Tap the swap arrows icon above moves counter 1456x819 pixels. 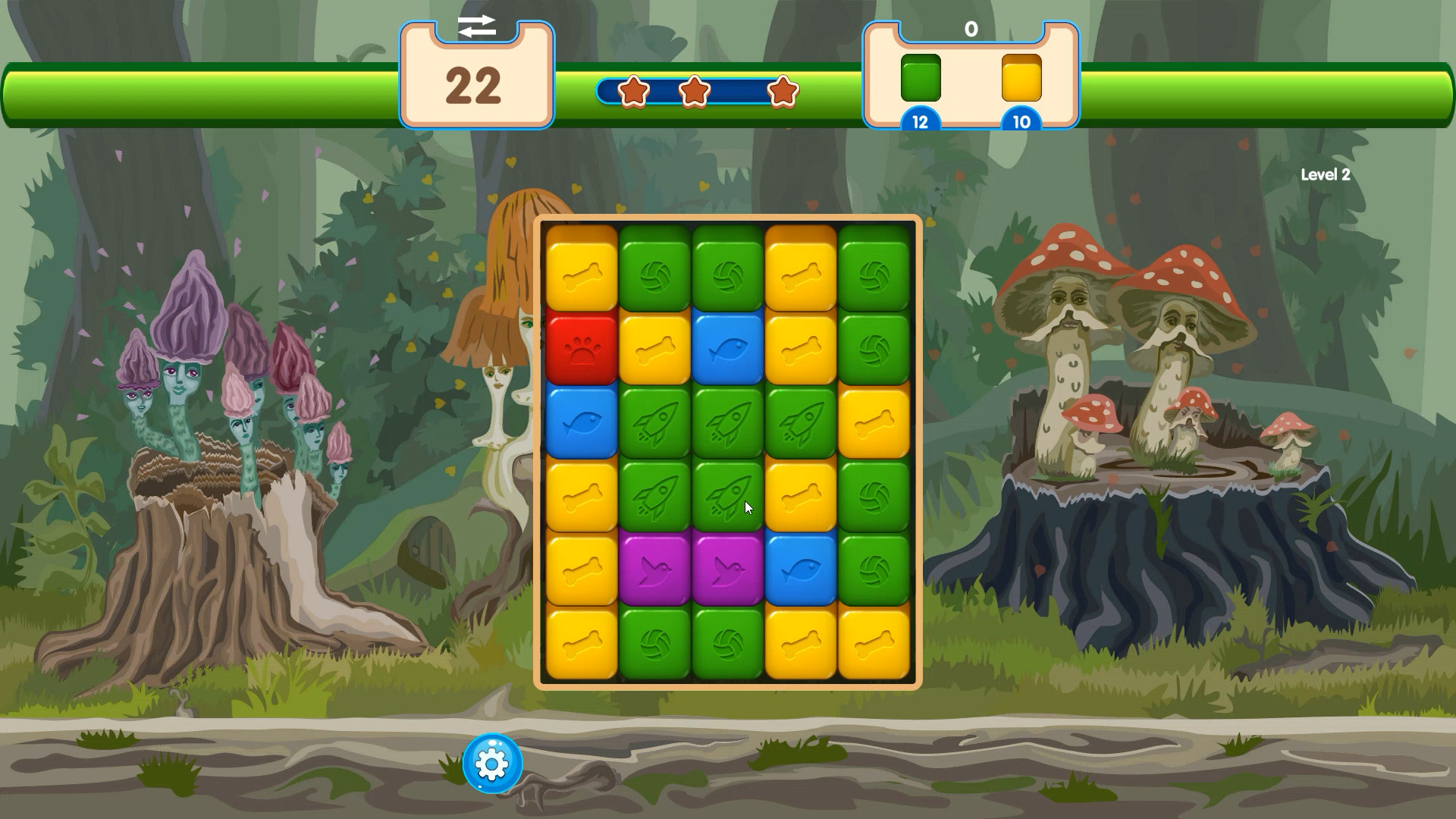pos(477,27)
